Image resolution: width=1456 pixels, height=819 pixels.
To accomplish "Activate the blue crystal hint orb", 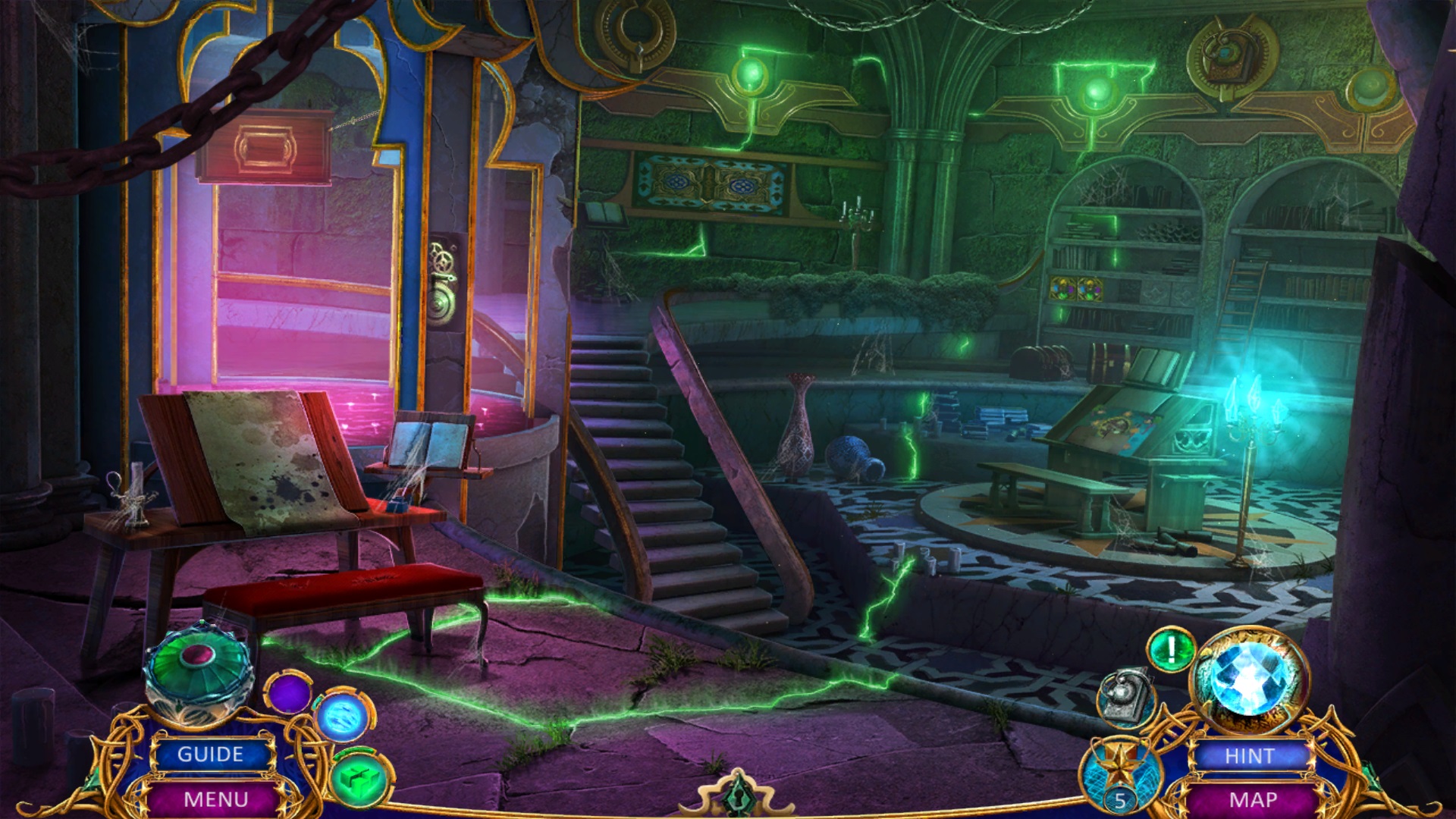I will pos(1247,678).
